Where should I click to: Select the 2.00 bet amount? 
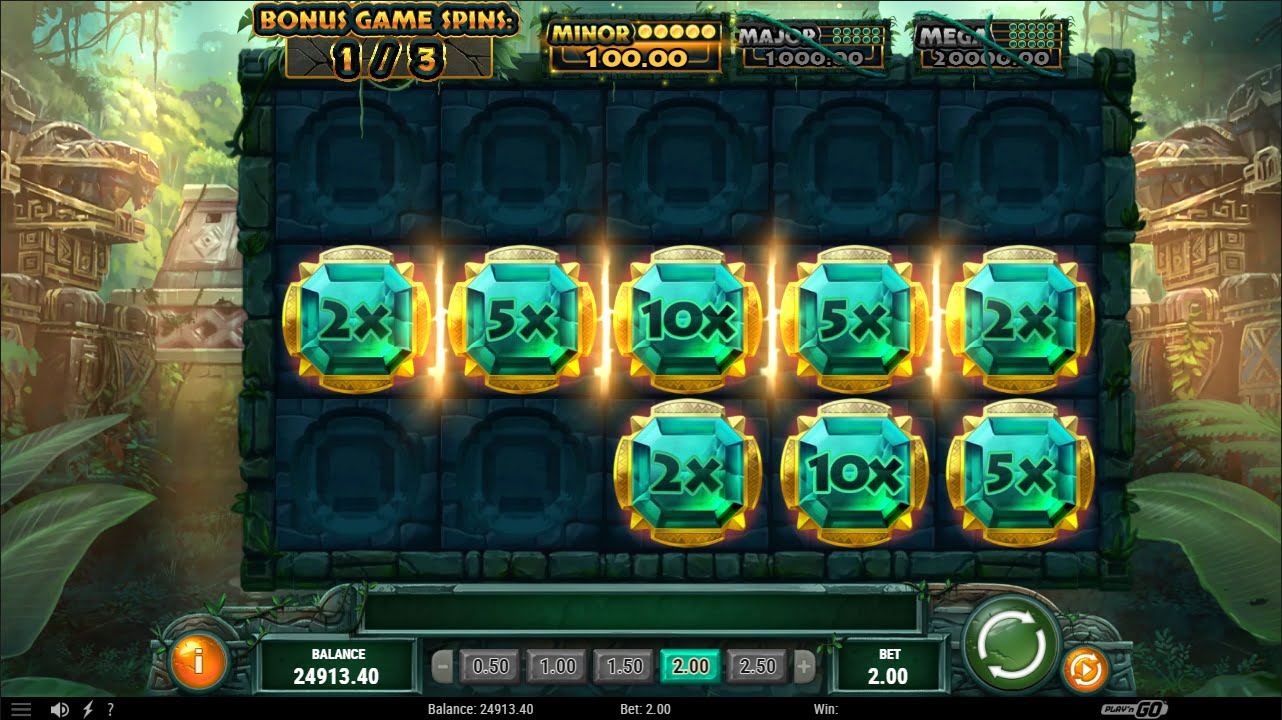pos(690,666)
